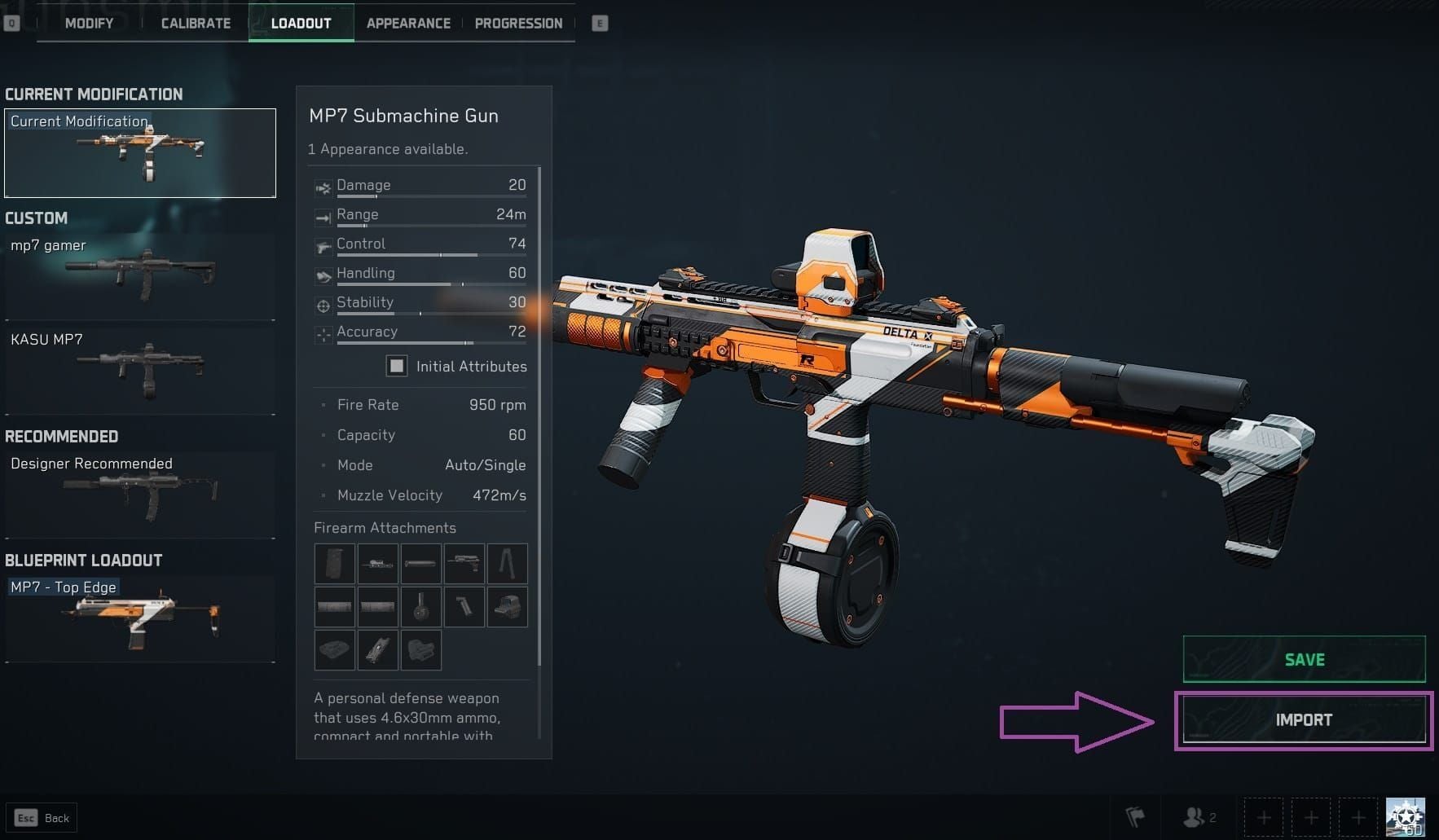
Task: Click the Import button
Action: coord(1304,720)
